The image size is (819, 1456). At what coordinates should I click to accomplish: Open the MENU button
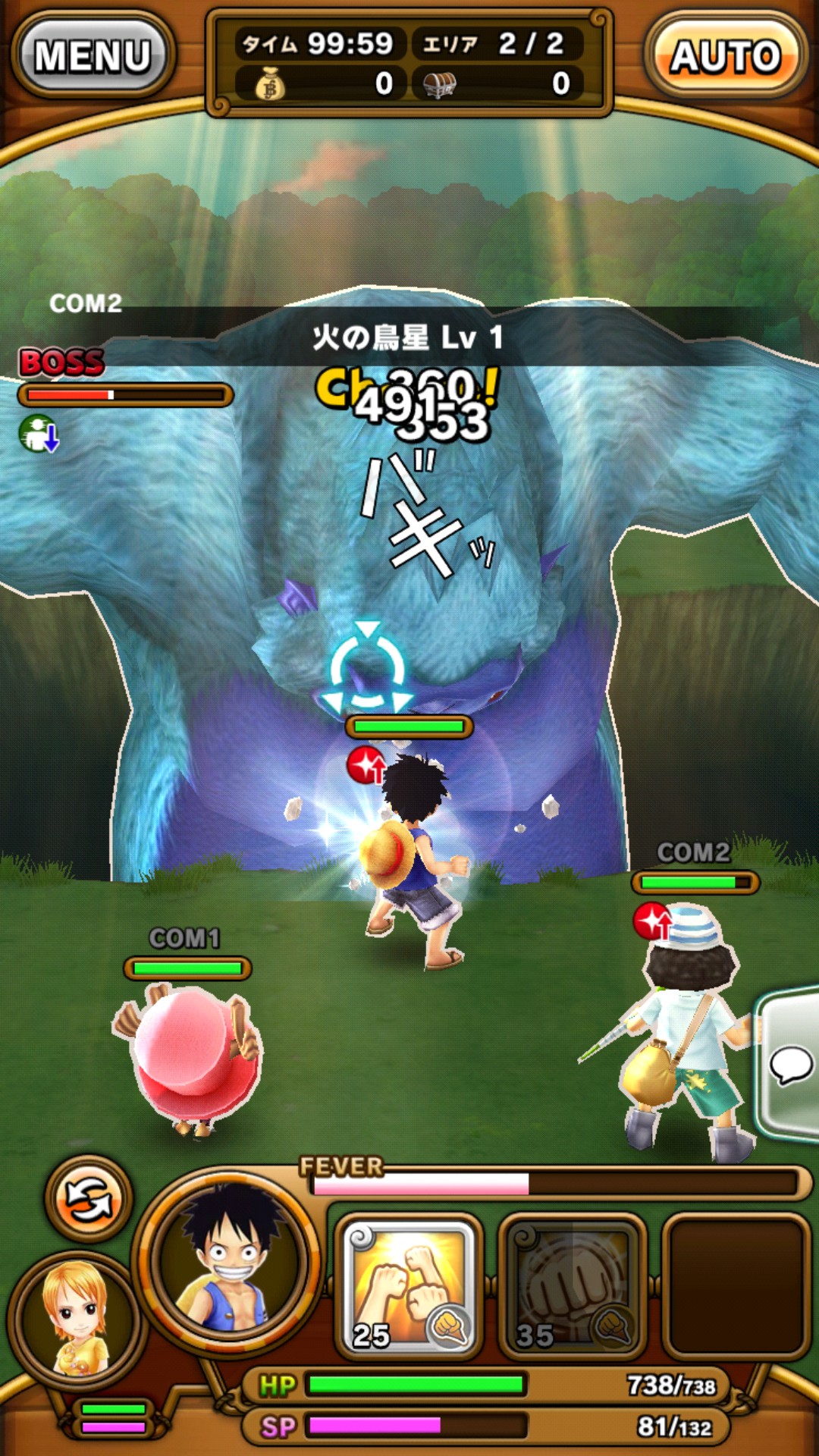point(93,56)
